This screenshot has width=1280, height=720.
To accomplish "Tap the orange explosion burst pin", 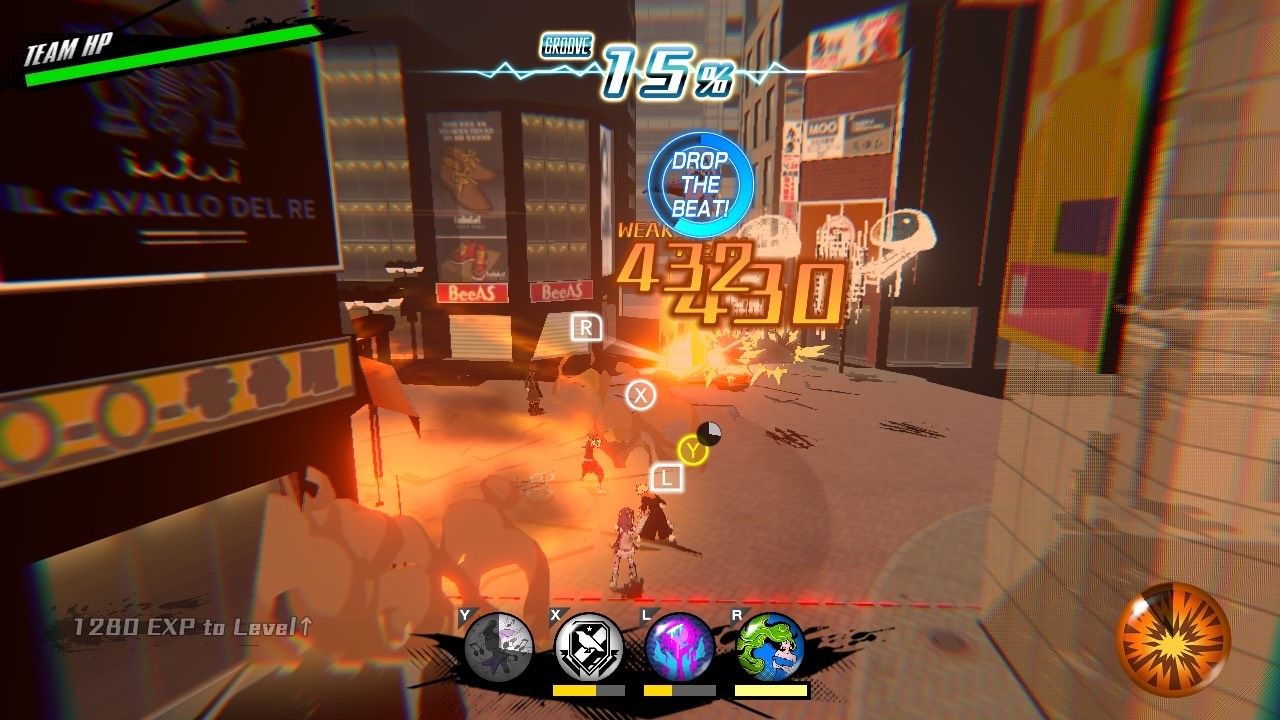I will [x=1173, y=640].
